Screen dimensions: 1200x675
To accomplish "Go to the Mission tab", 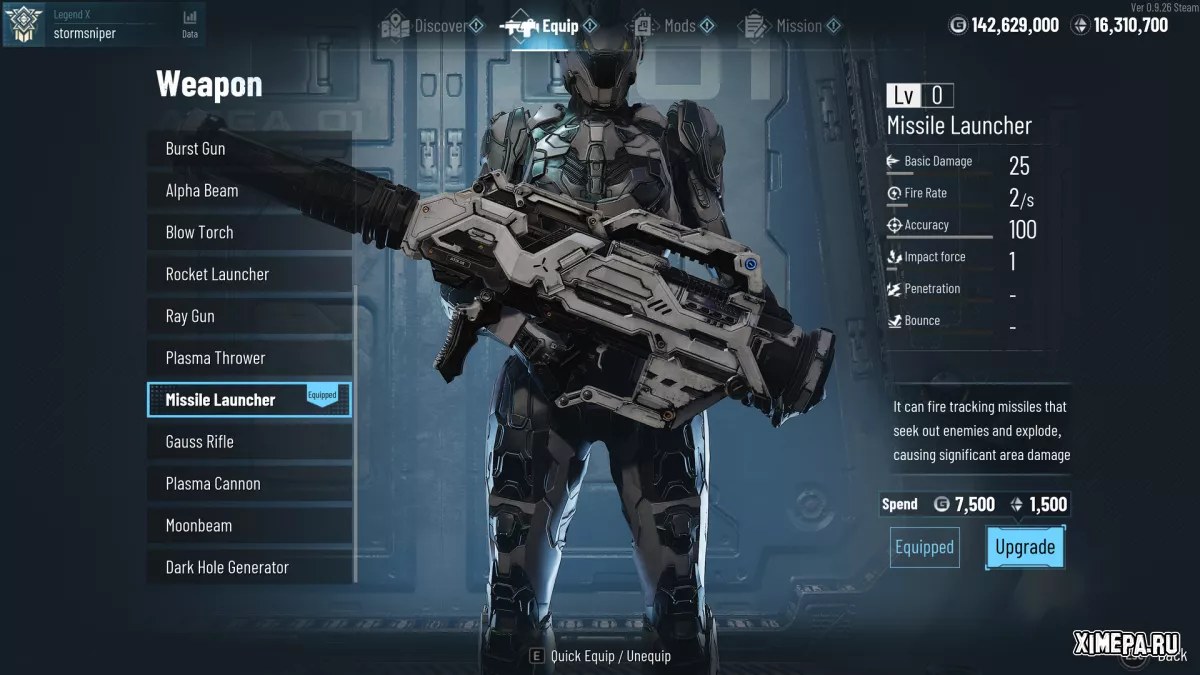I will tap(790, 26).
